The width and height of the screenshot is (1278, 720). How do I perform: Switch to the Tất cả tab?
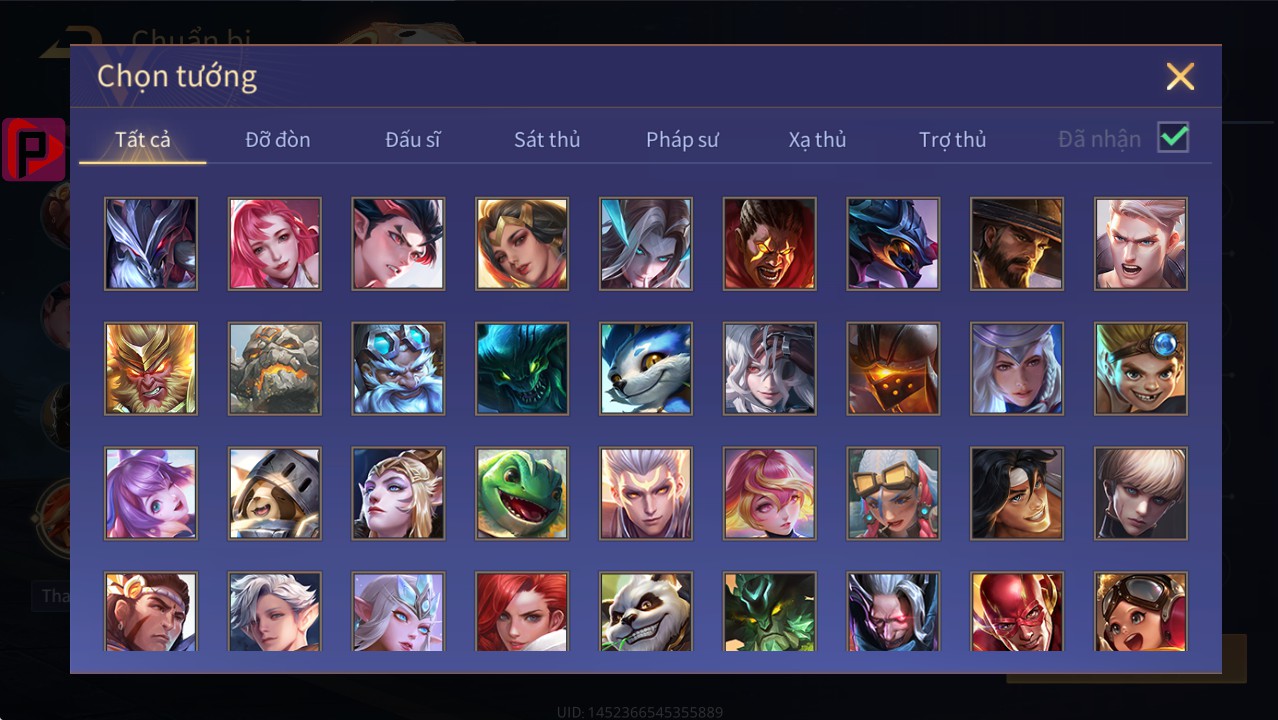coord(143,139)
